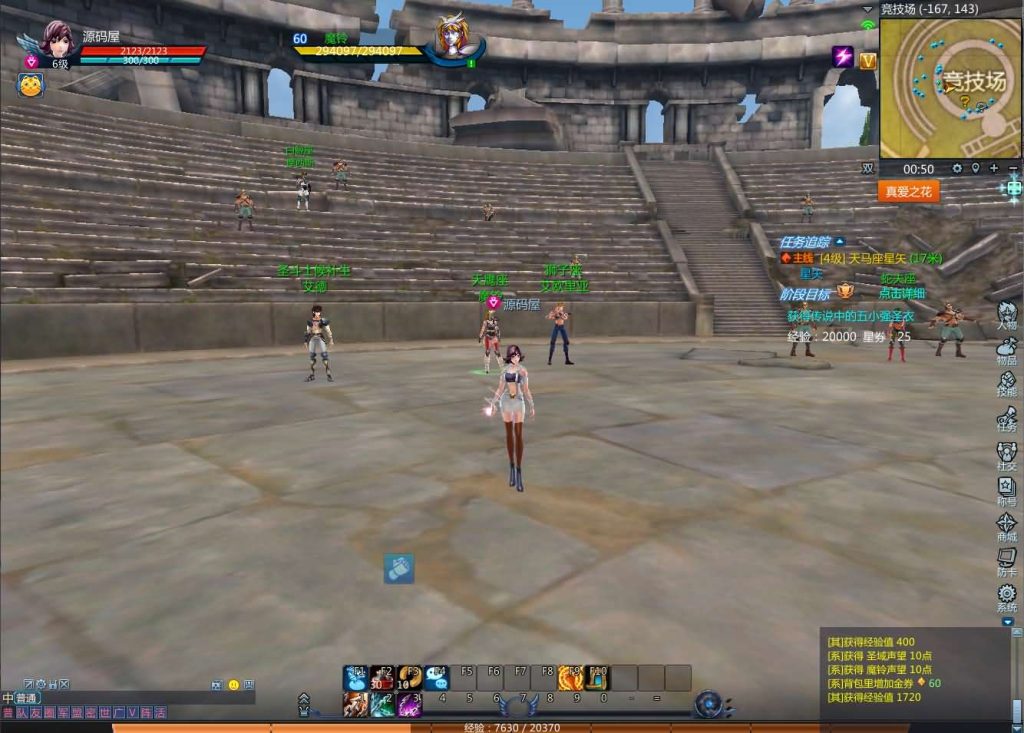The width and height of the screenshot is (1024, 733).
Task: Open the 人物 character menu
Action: pos(1006,316)
